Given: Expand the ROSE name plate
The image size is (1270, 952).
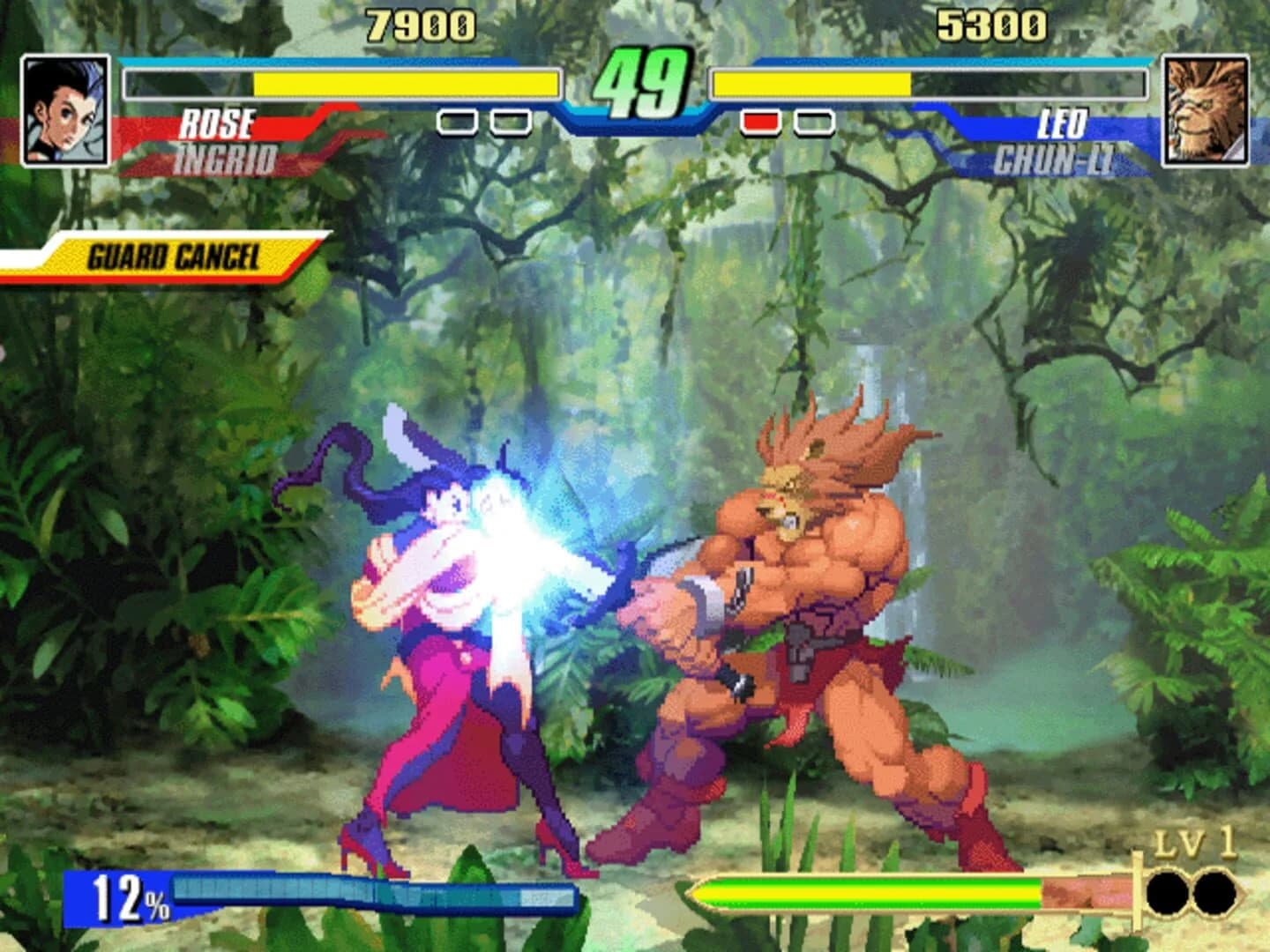Looking at the screenshot, I should (x=220, y=123).
